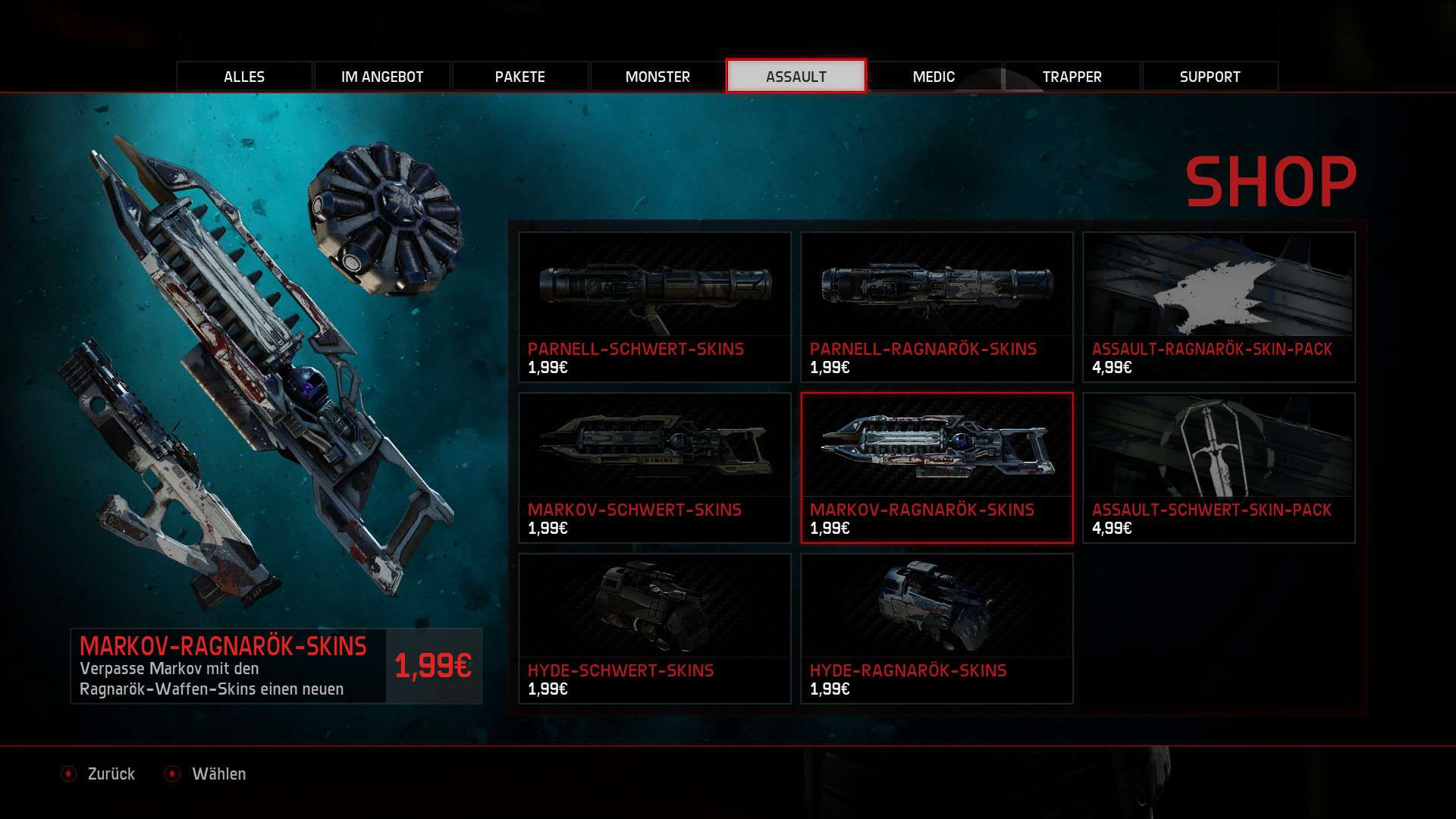
Task: Choose the Support tab
Action: pyautogui.click(x=1210, y=77)
